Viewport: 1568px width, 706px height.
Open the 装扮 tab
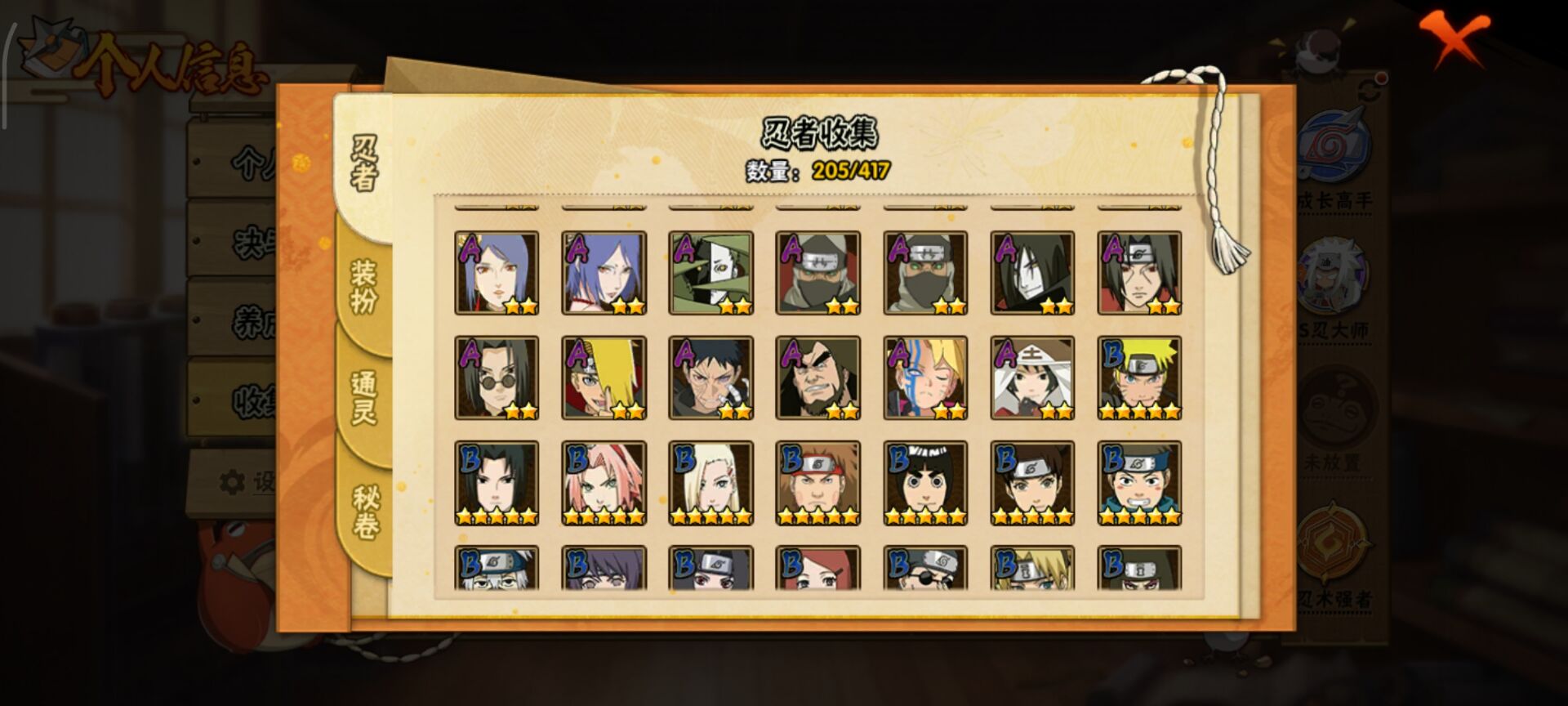[363, 286]
